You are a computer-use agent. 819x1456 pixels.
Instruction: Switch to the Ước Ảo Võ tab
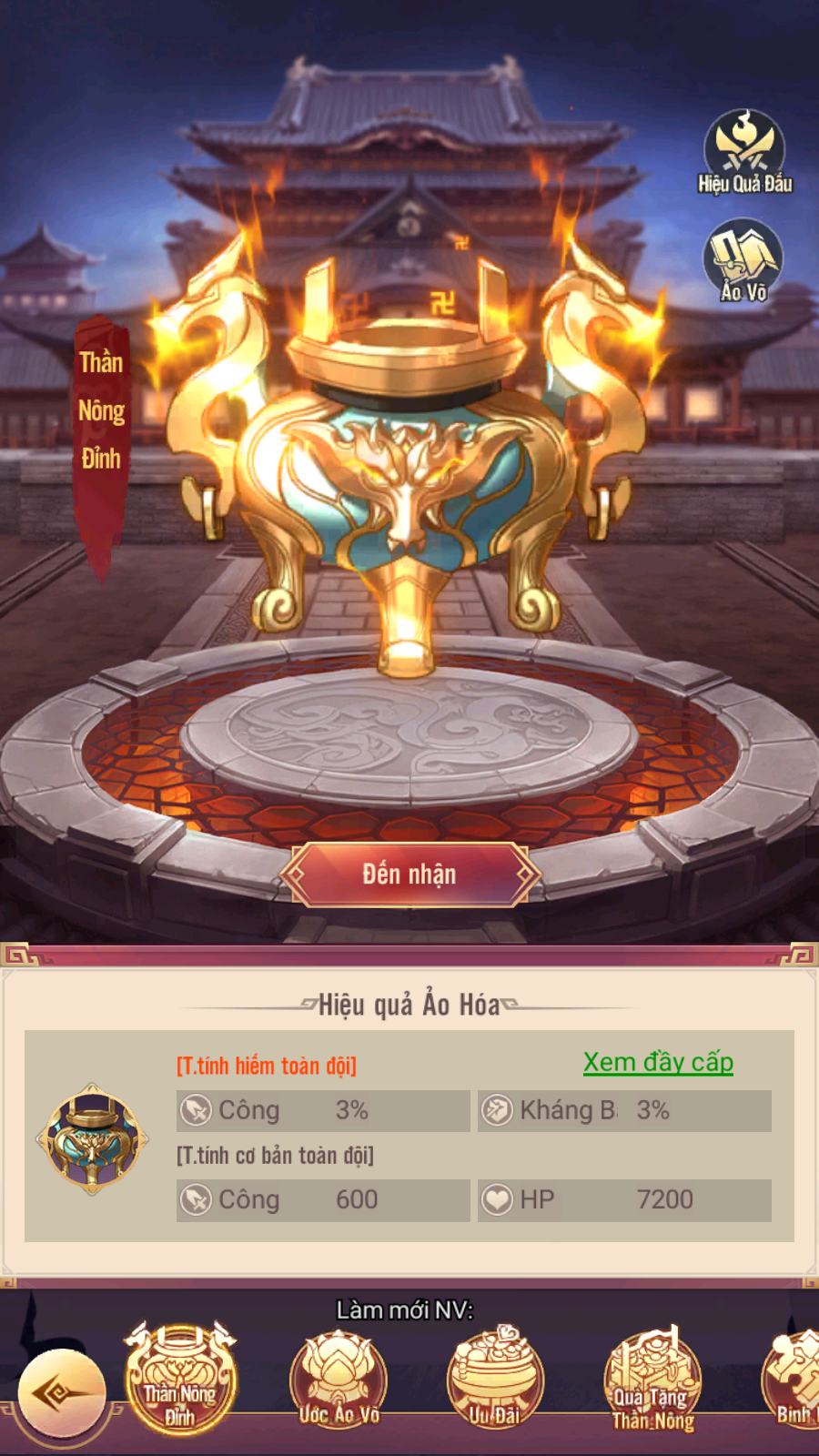(x=339, y=1380)
